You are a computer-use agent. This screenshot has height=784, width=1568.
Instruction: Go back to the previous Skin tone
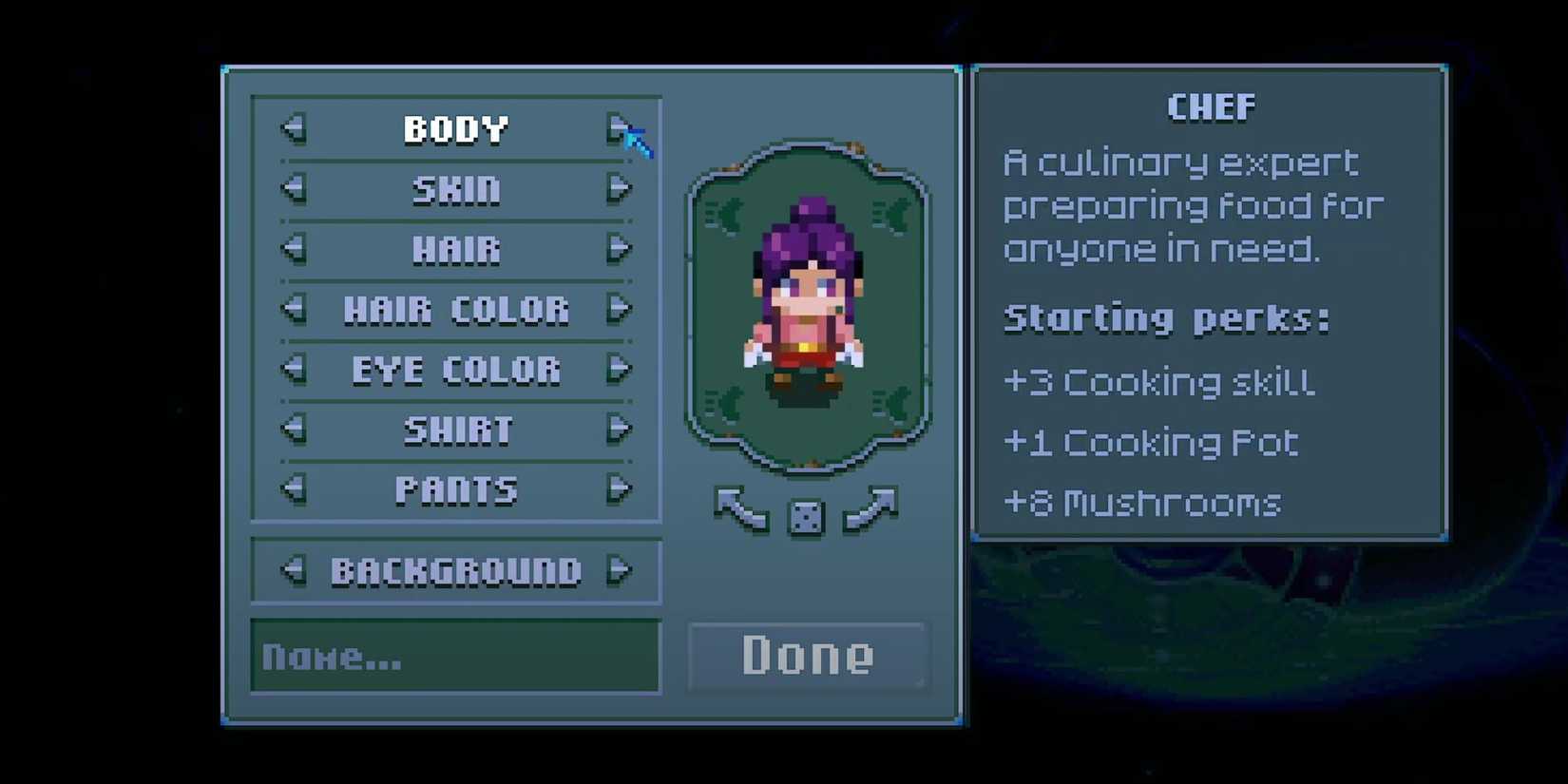pyautogui.click(x=293, y=189)
